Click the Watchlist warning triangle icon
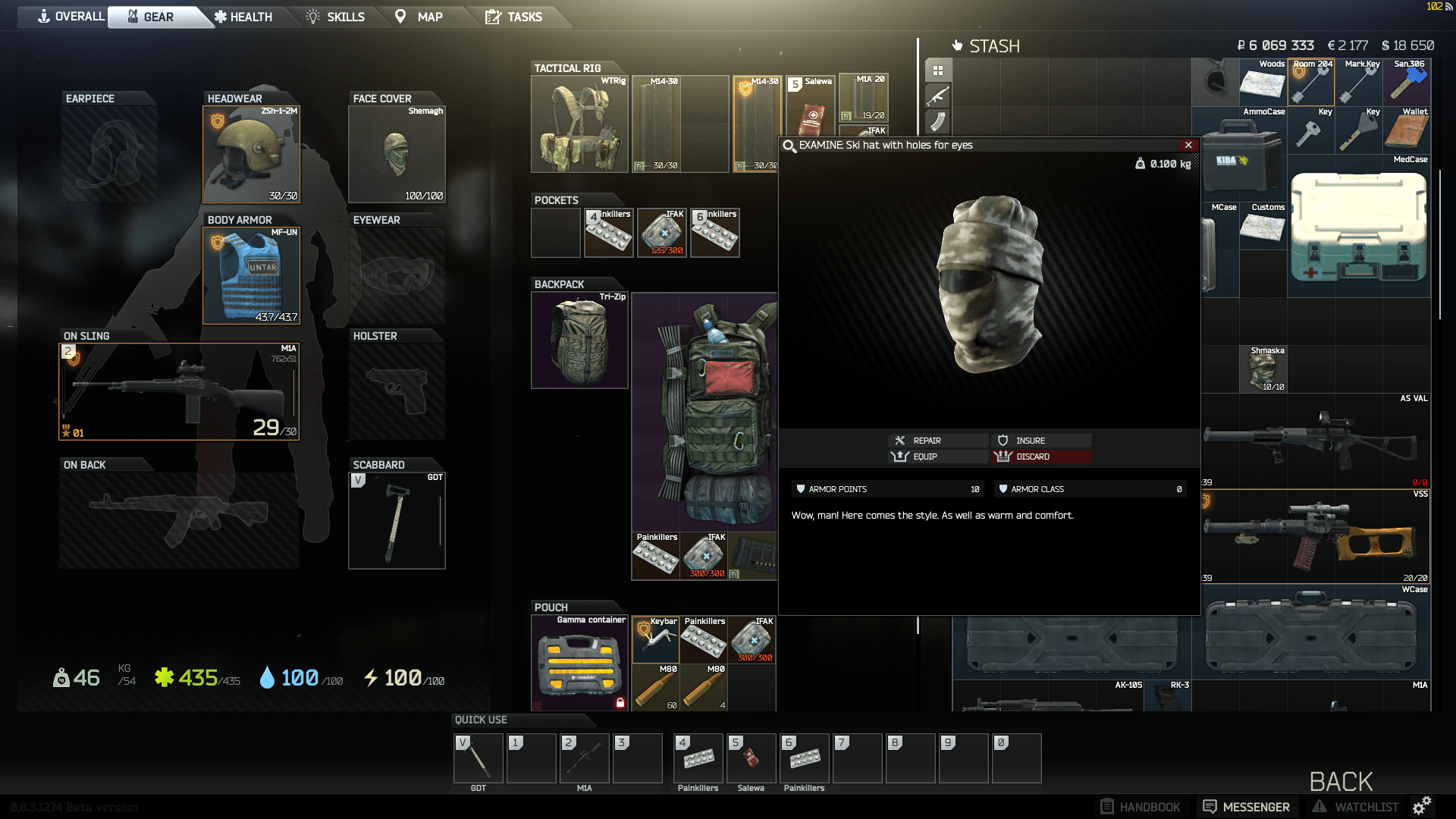1456x819 pixels. pos(1319,806)
